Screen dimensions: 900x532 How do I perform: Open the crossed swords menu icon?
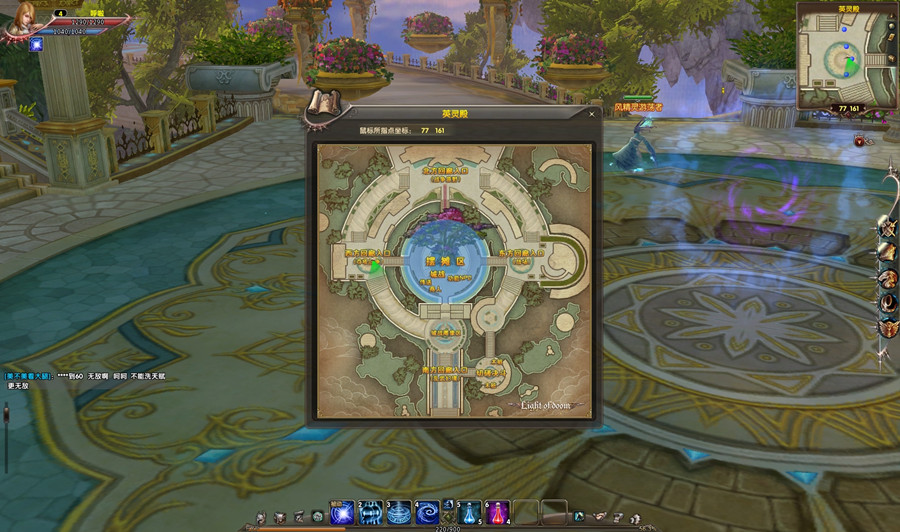point(886,229)
